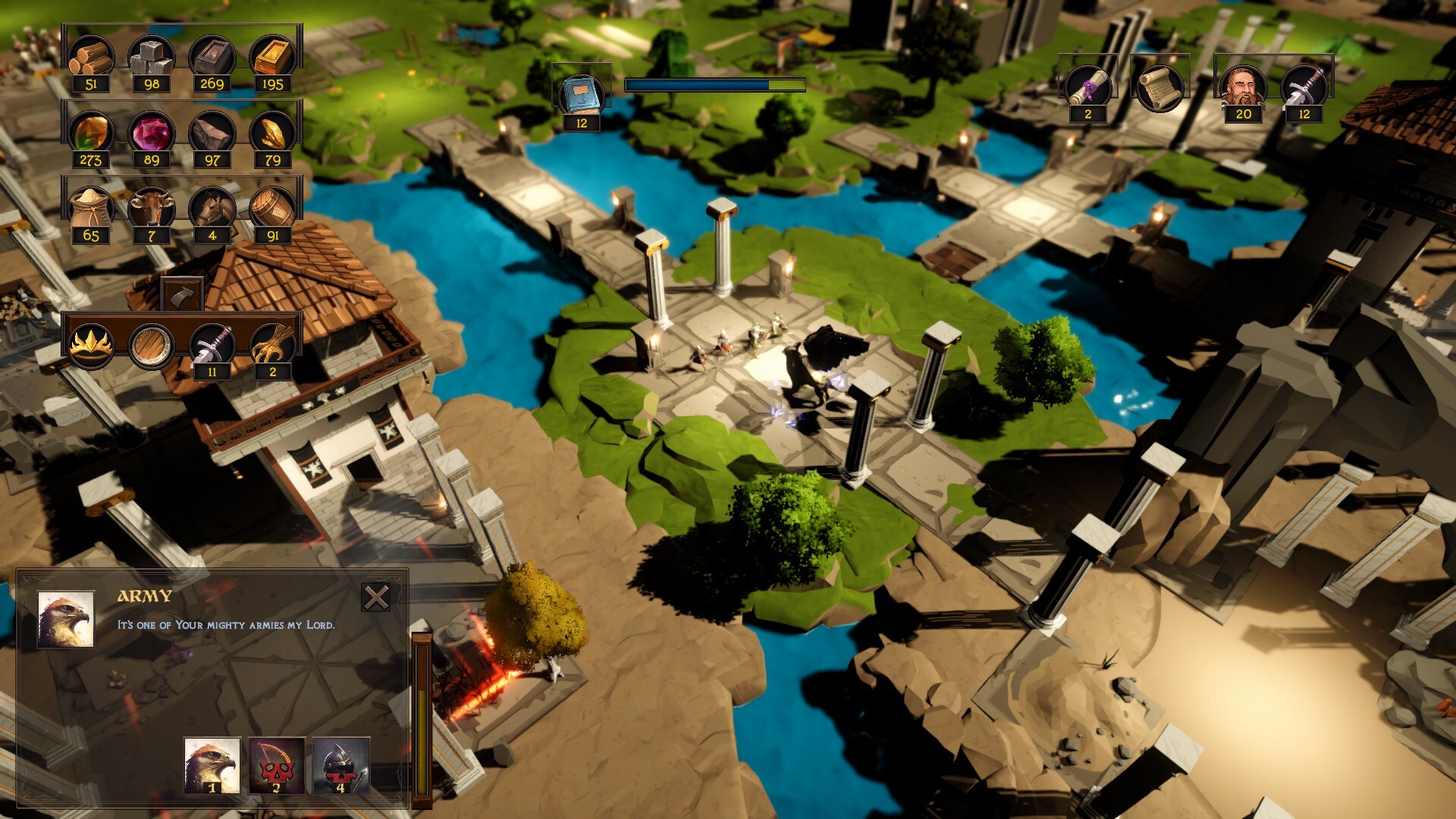Open the blue book icon
This screenshot has width=1456, height=819.
tap(582, 95)
